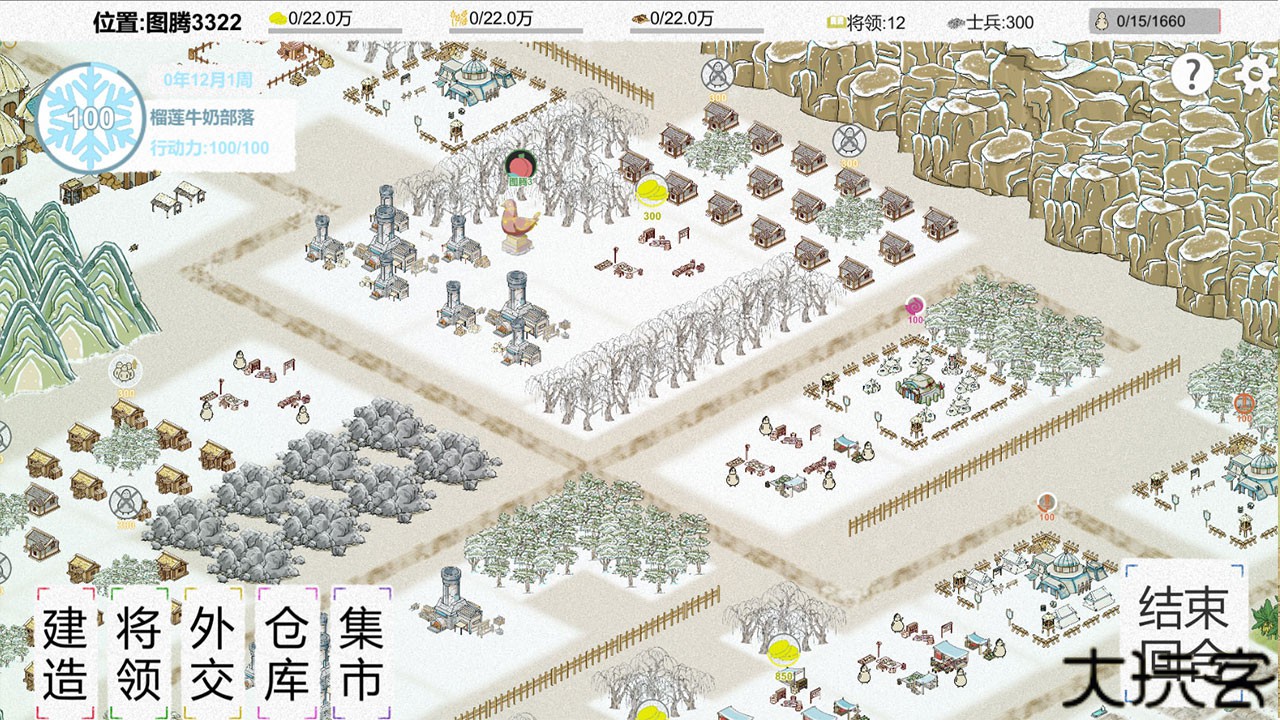Click the pink resource marker showing 100
Image resolution: width=1280 pixels, height=720 pixels.
click(x=915, y=305)
